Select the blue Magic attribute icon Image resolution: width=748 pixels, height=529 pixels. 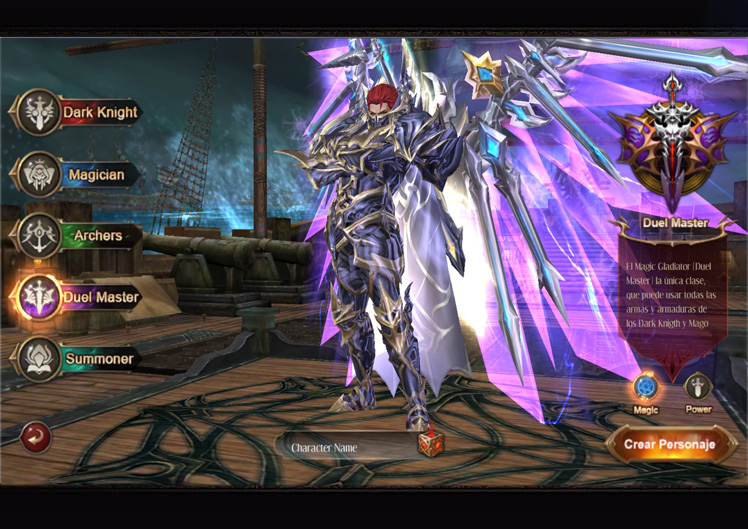tap(646, 388)
